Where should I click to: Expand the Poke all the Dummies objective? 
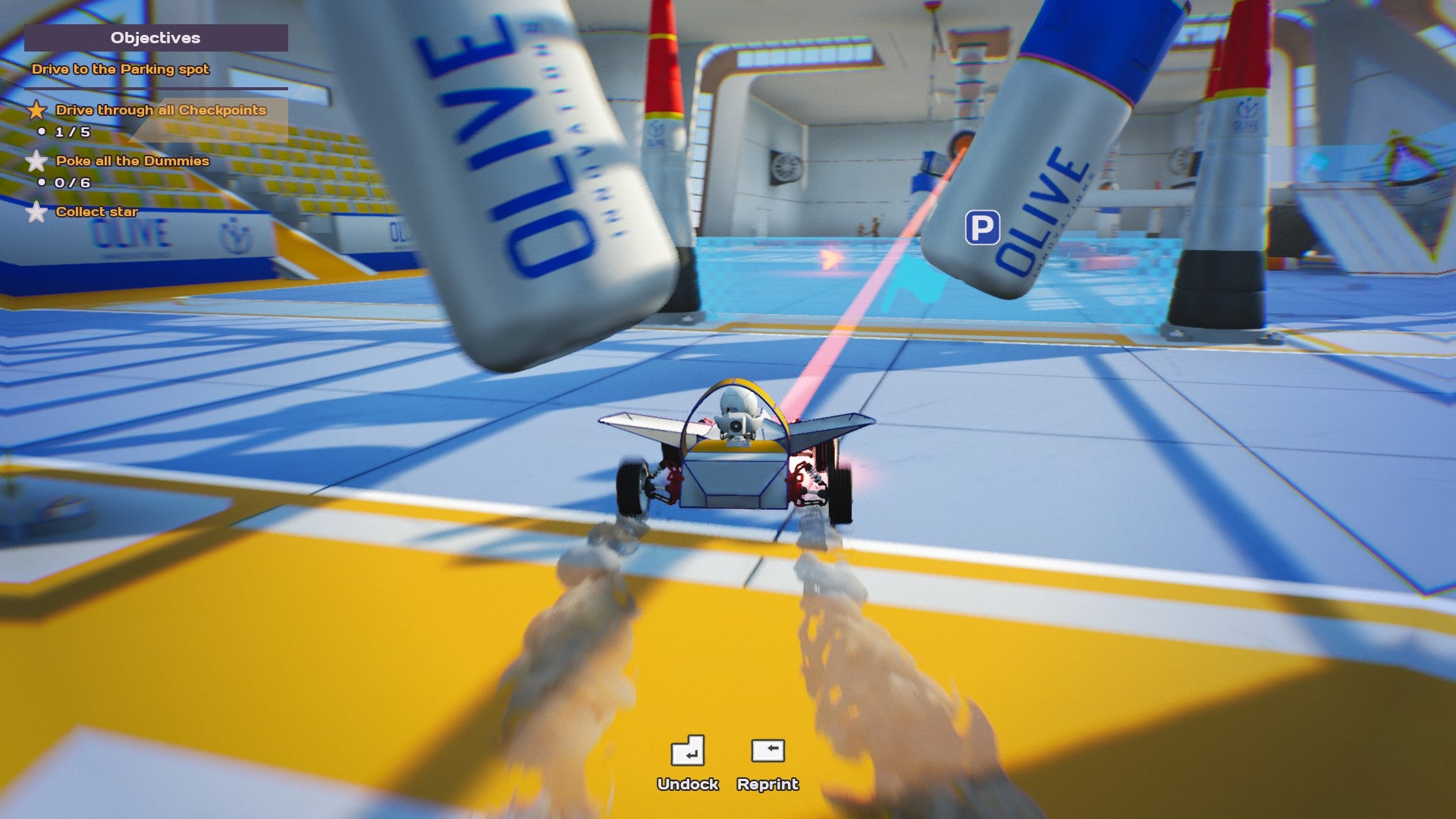(133, 161)
